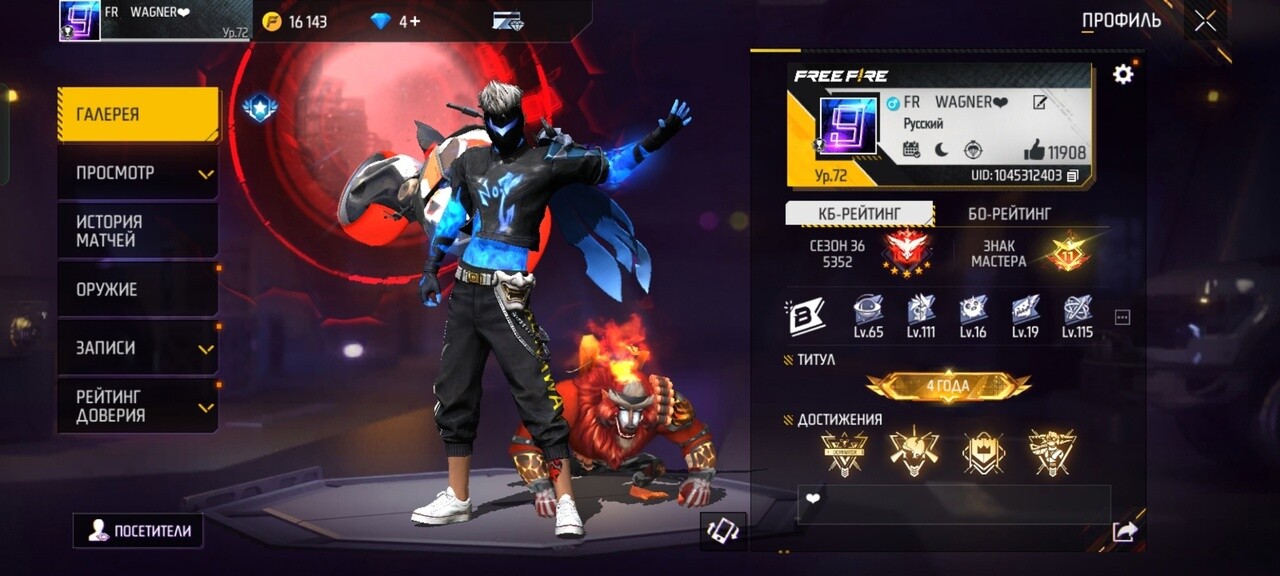Open profile settings gear
Screen dimensions: 1280x576
tap(1123, 74)
